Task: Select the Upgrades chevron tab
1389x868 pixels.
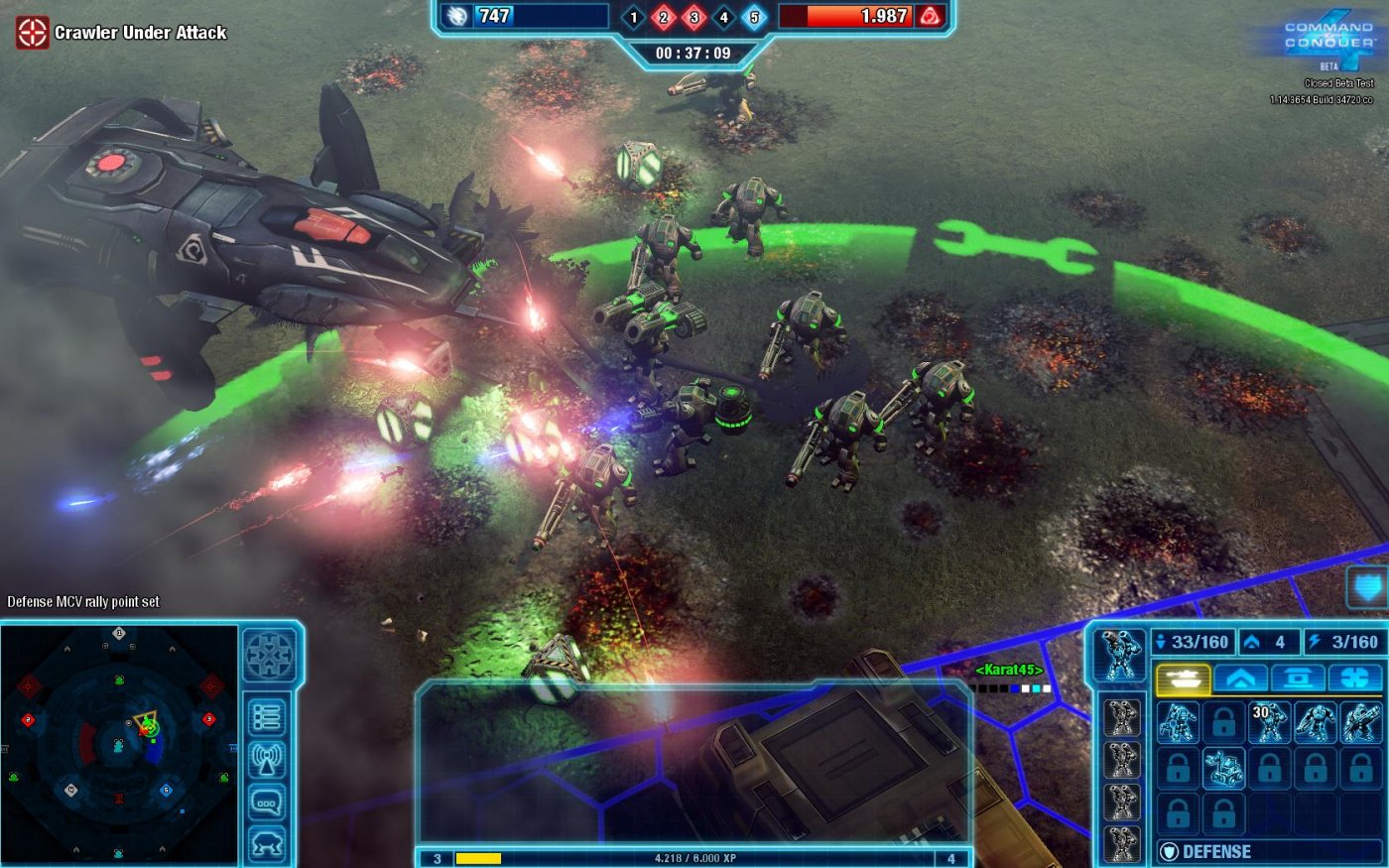Action: [1241, 677]
